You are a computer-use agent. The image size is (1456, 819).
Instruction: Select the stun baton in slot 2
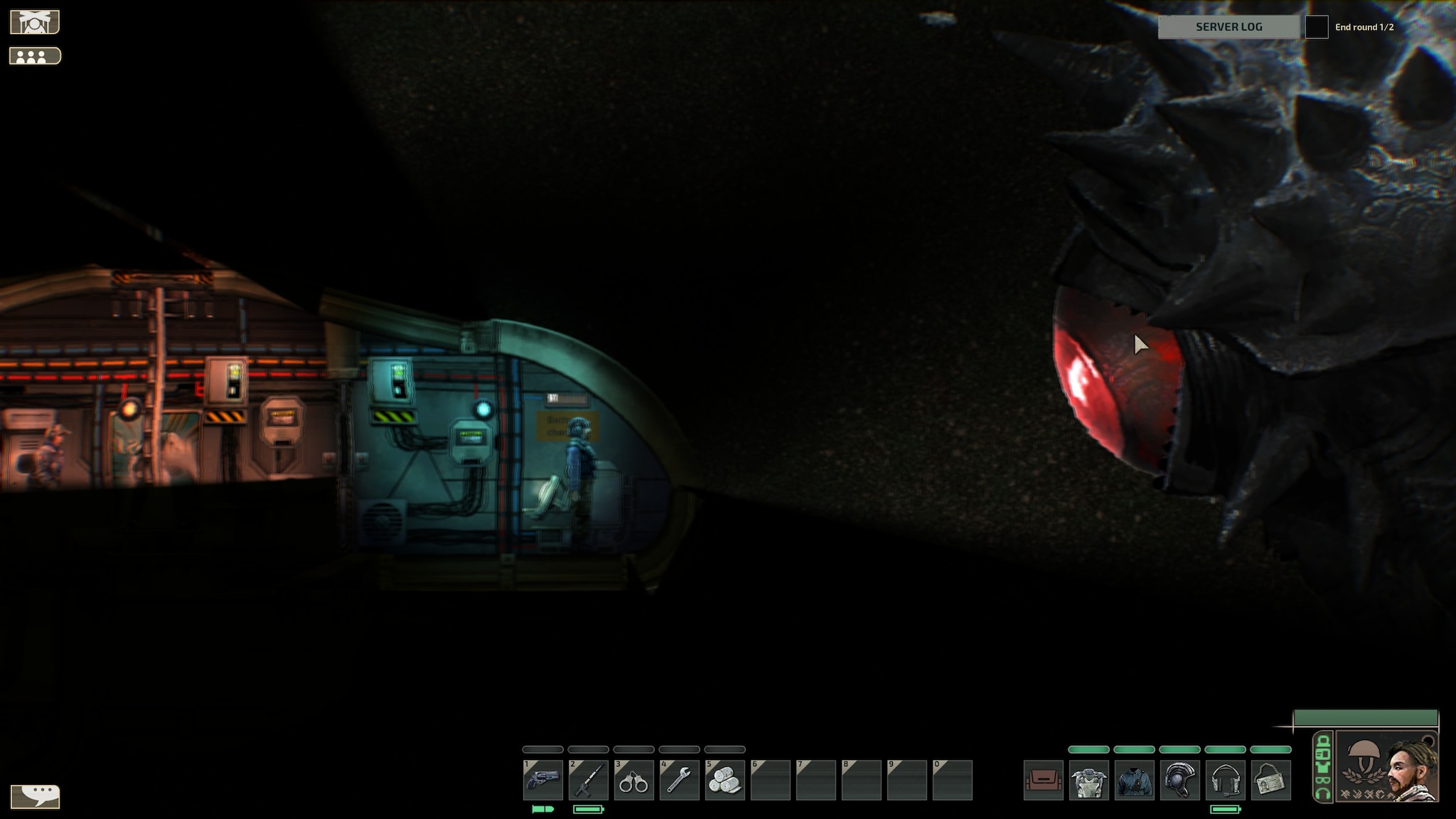point(589,780)
